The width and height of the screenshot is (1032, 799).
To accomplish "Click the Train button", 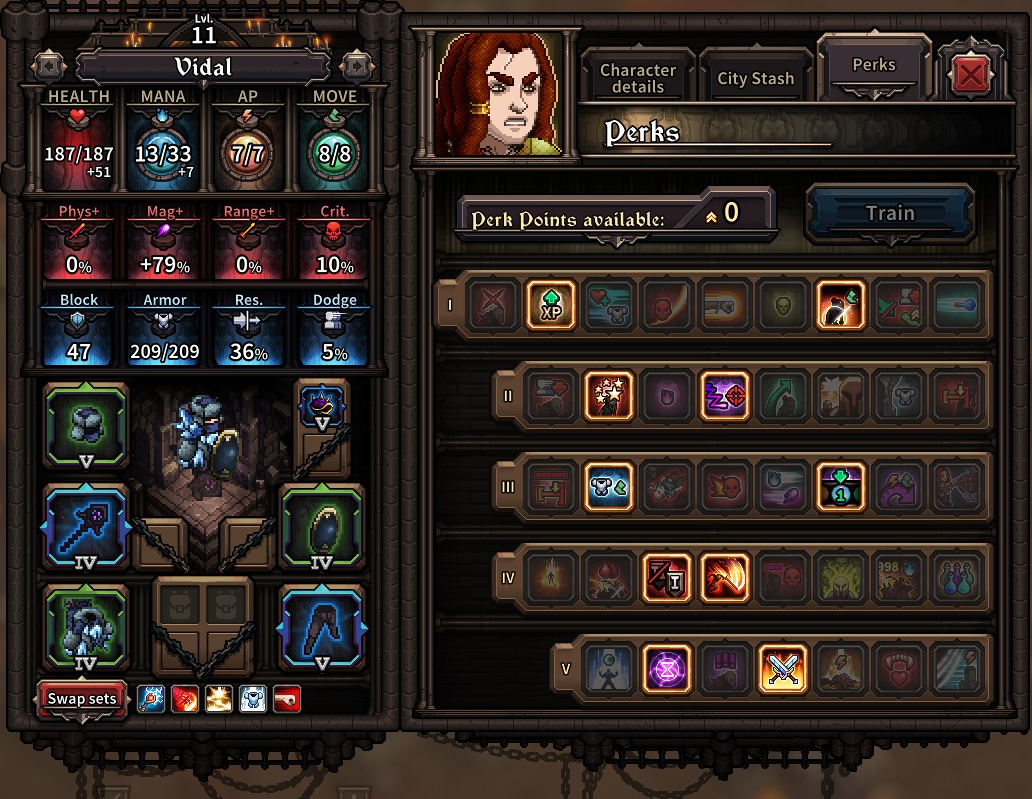I will [889, 213].
